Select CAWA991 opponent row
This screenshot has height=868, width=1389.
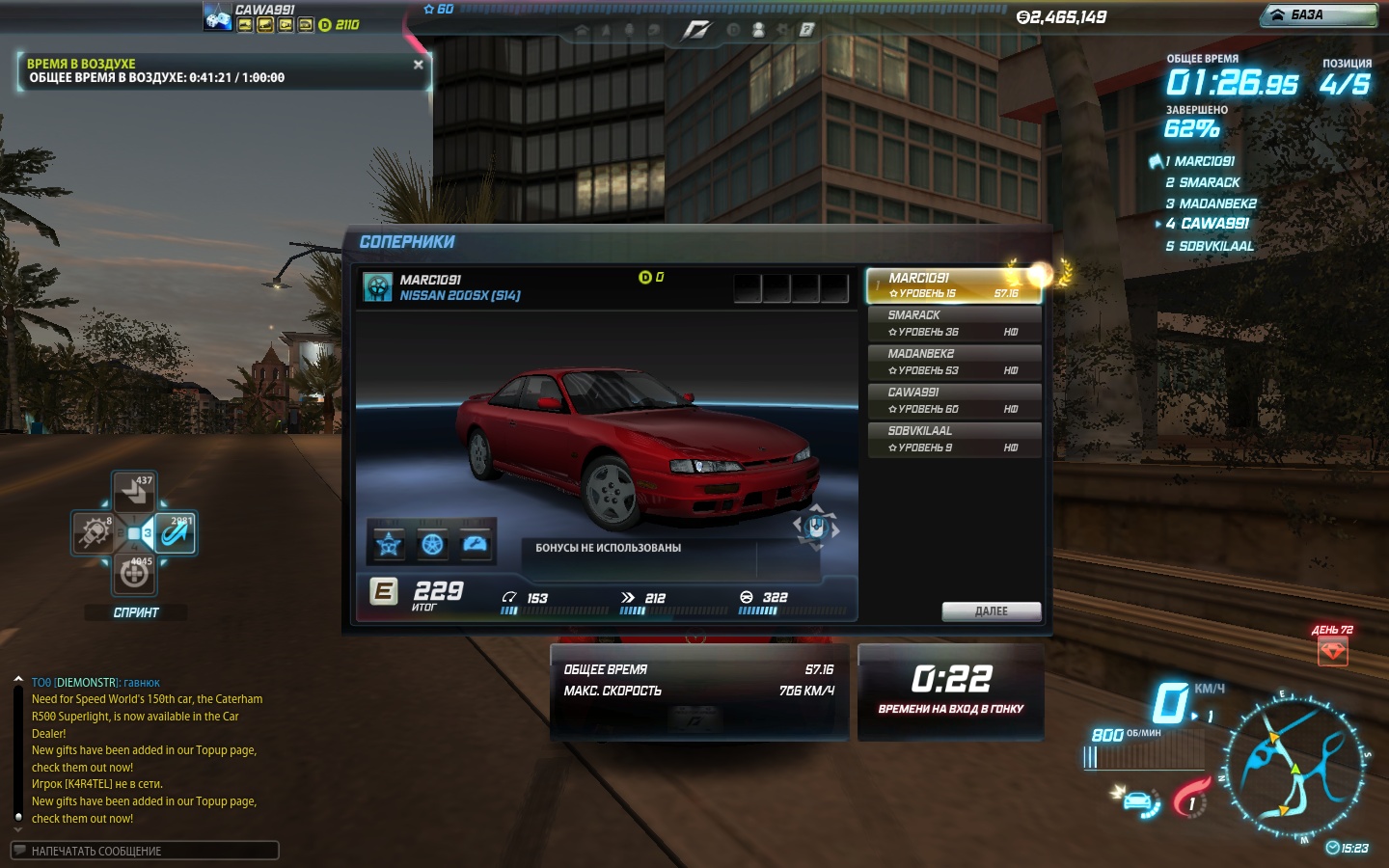953,401
